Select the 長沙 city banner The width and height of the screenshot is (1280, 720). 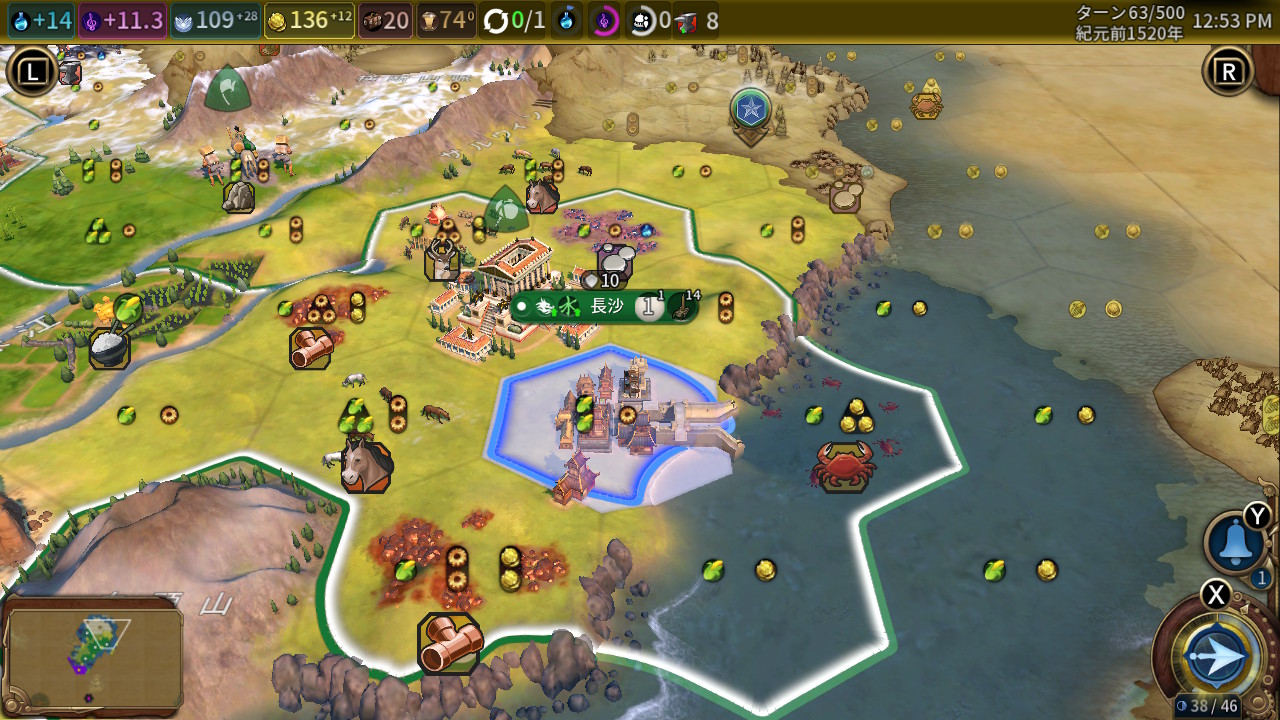(x=605, y=307)
